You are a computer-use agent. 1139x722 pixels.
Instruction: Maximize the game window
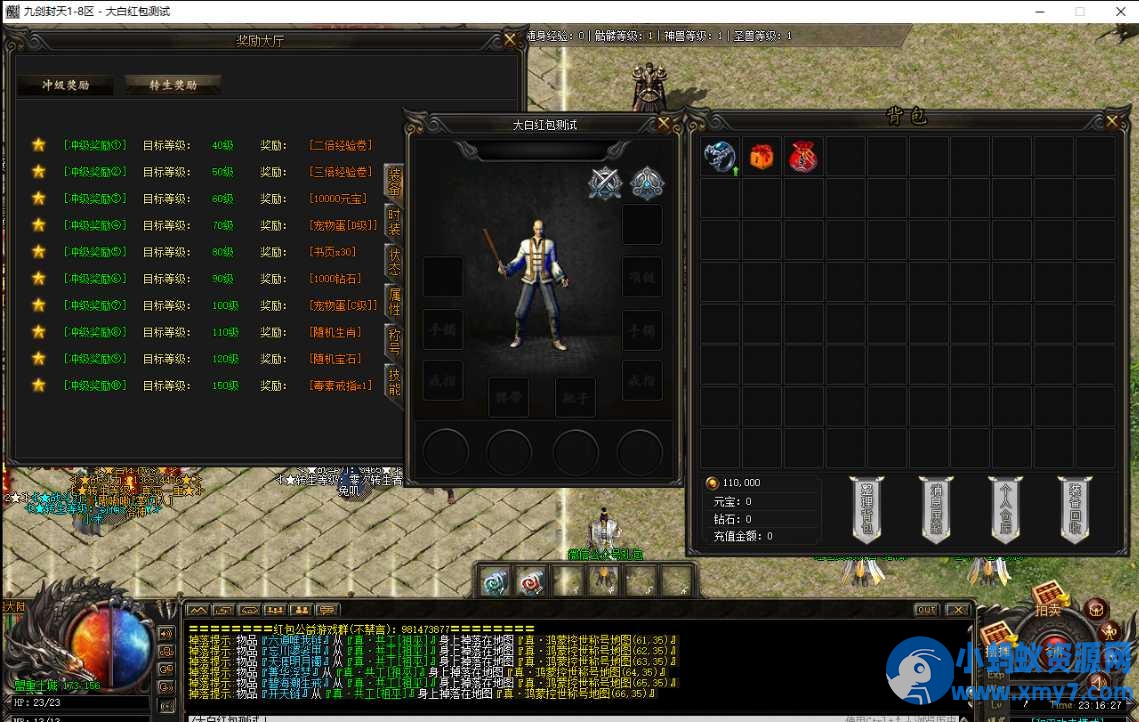click(1080, 11)
